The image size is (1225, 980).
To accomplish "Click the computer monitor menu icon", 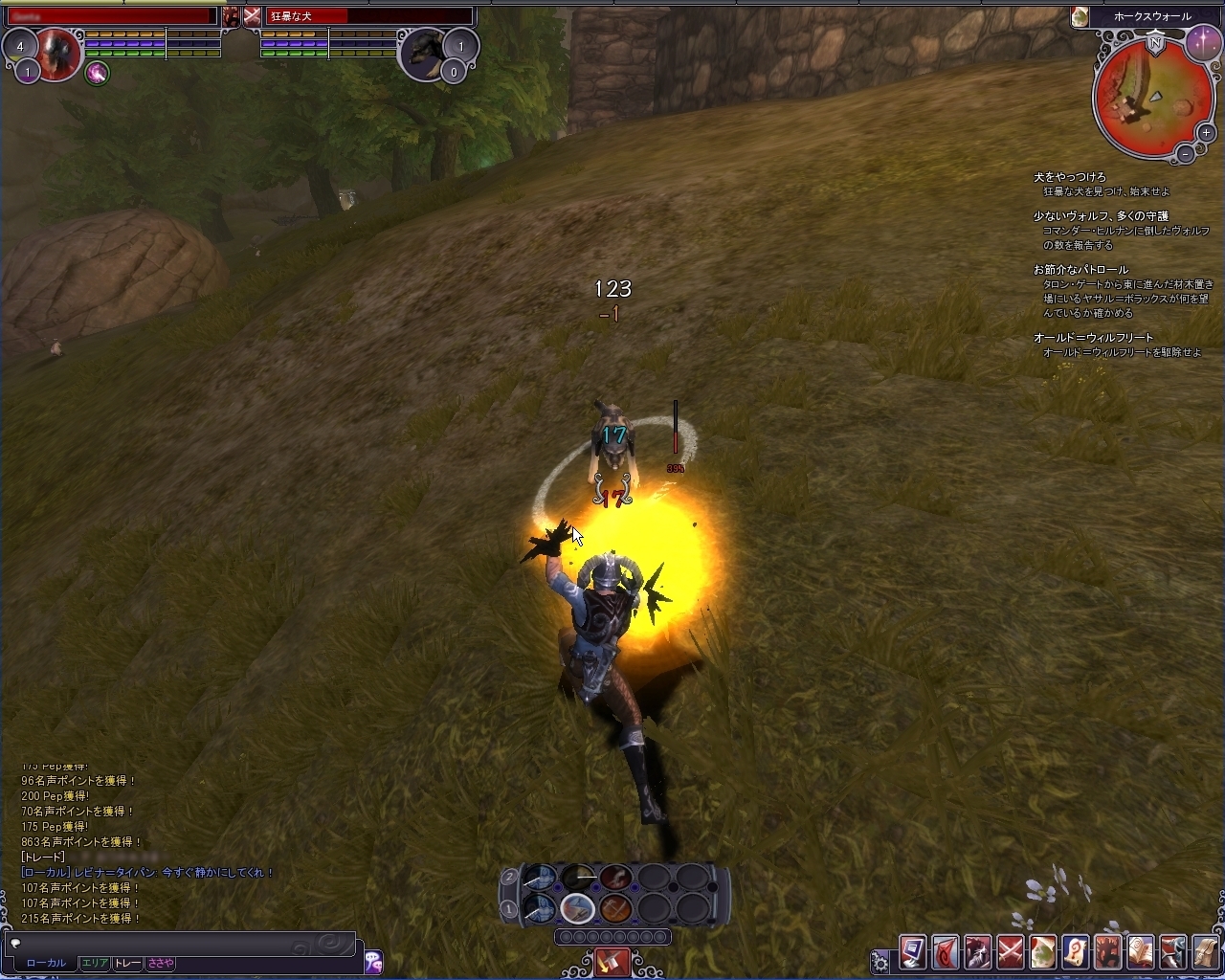I will coord(913,953).
